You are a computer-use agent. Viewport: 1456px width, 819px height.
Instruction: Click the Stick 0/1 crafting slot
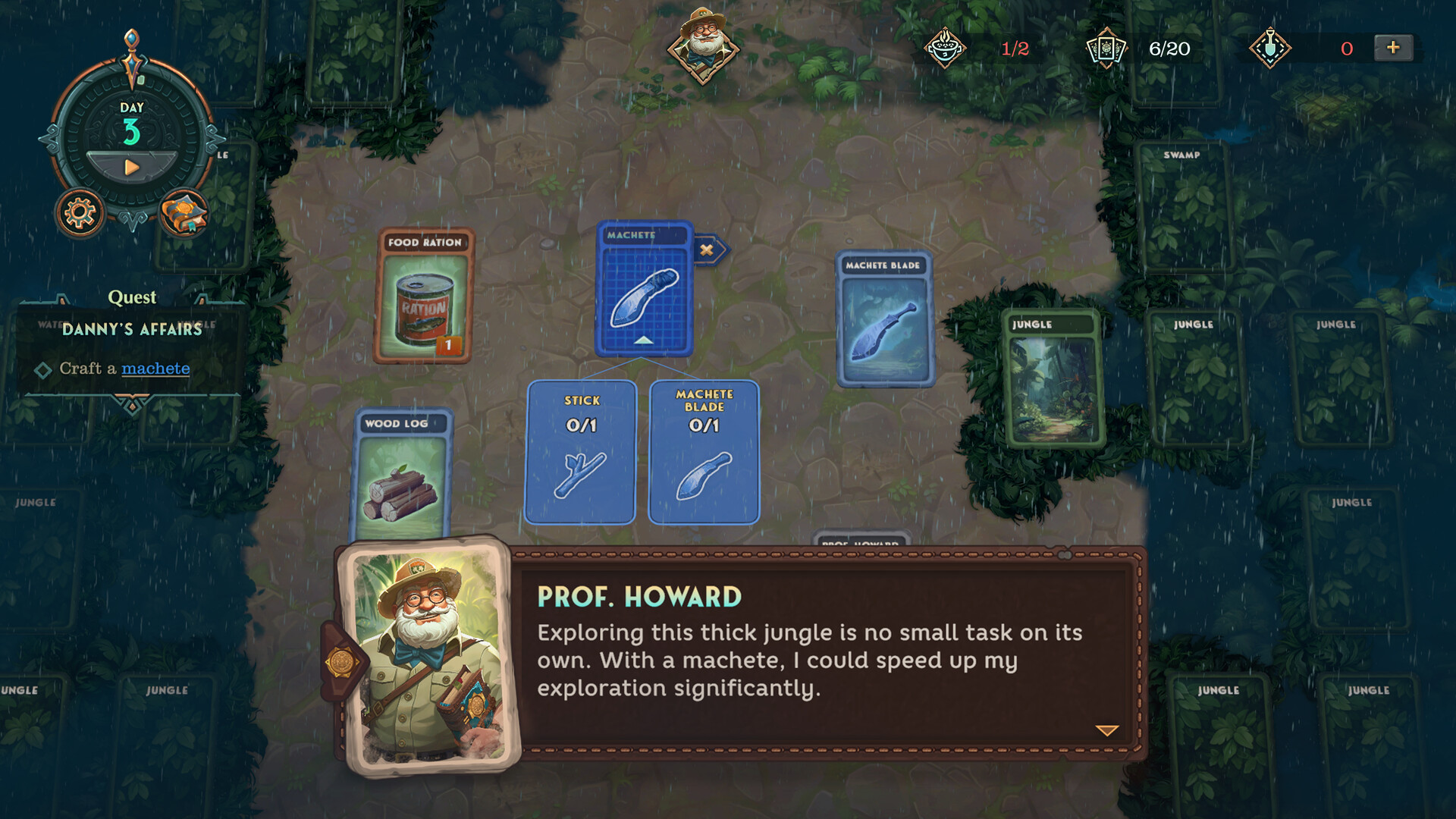pyautogui.click(x=579, y=451)
